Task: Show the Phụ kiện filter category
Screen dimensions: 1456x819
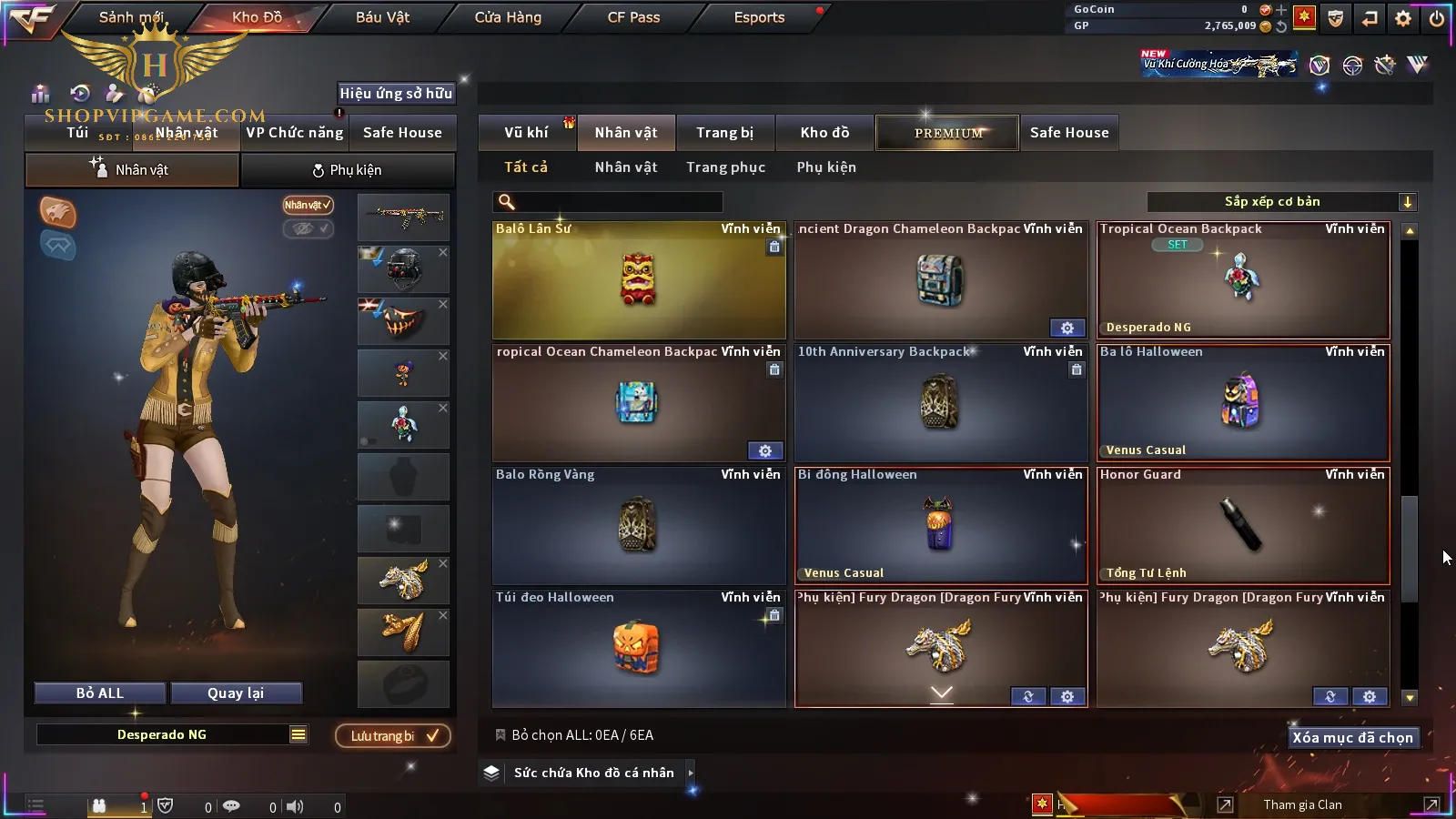Action: click(x=826, y=167)
